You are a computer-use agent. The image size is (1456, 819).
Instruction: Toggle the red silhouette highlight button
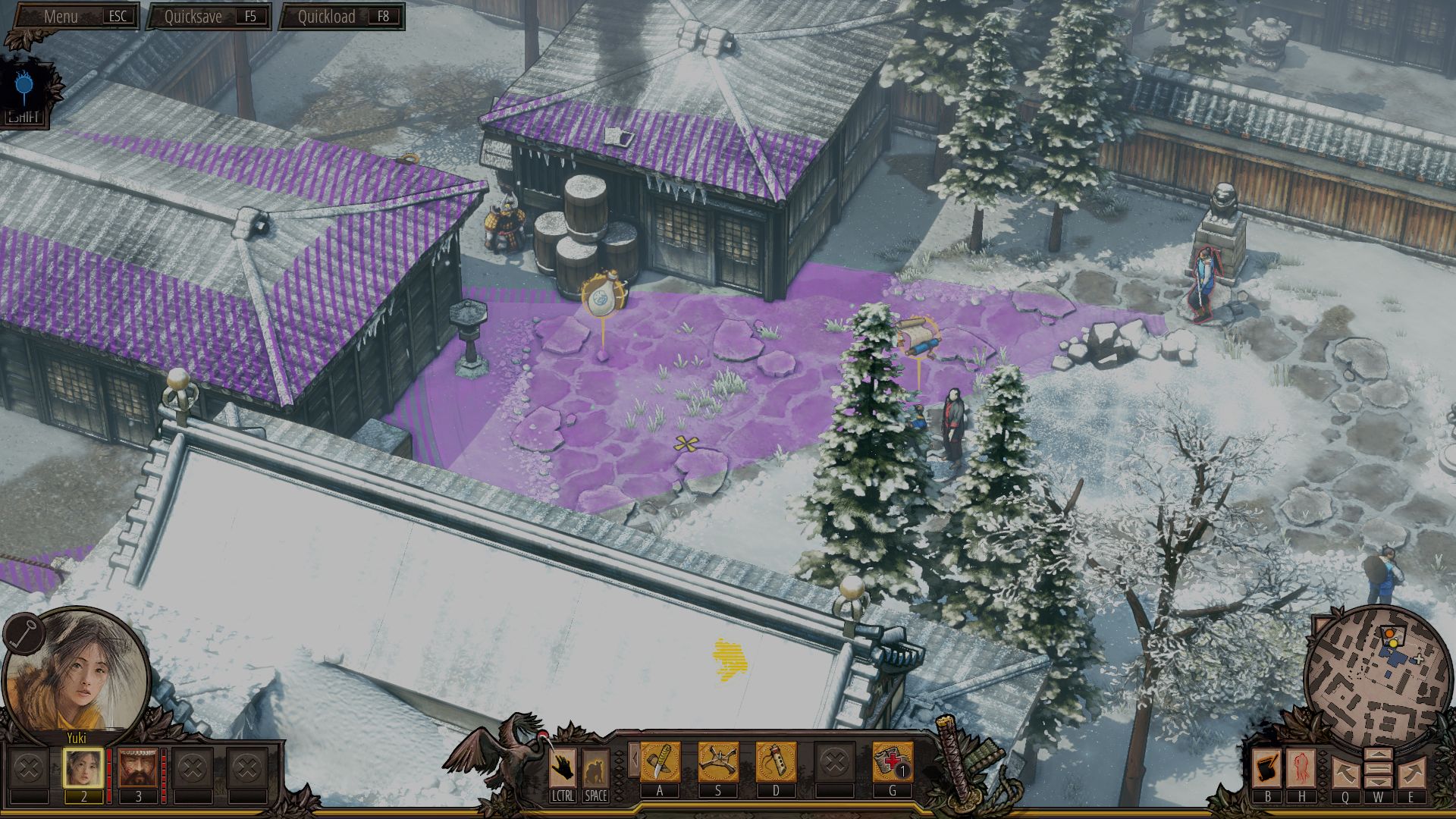pyautogui.click(x=1301, y=767)
